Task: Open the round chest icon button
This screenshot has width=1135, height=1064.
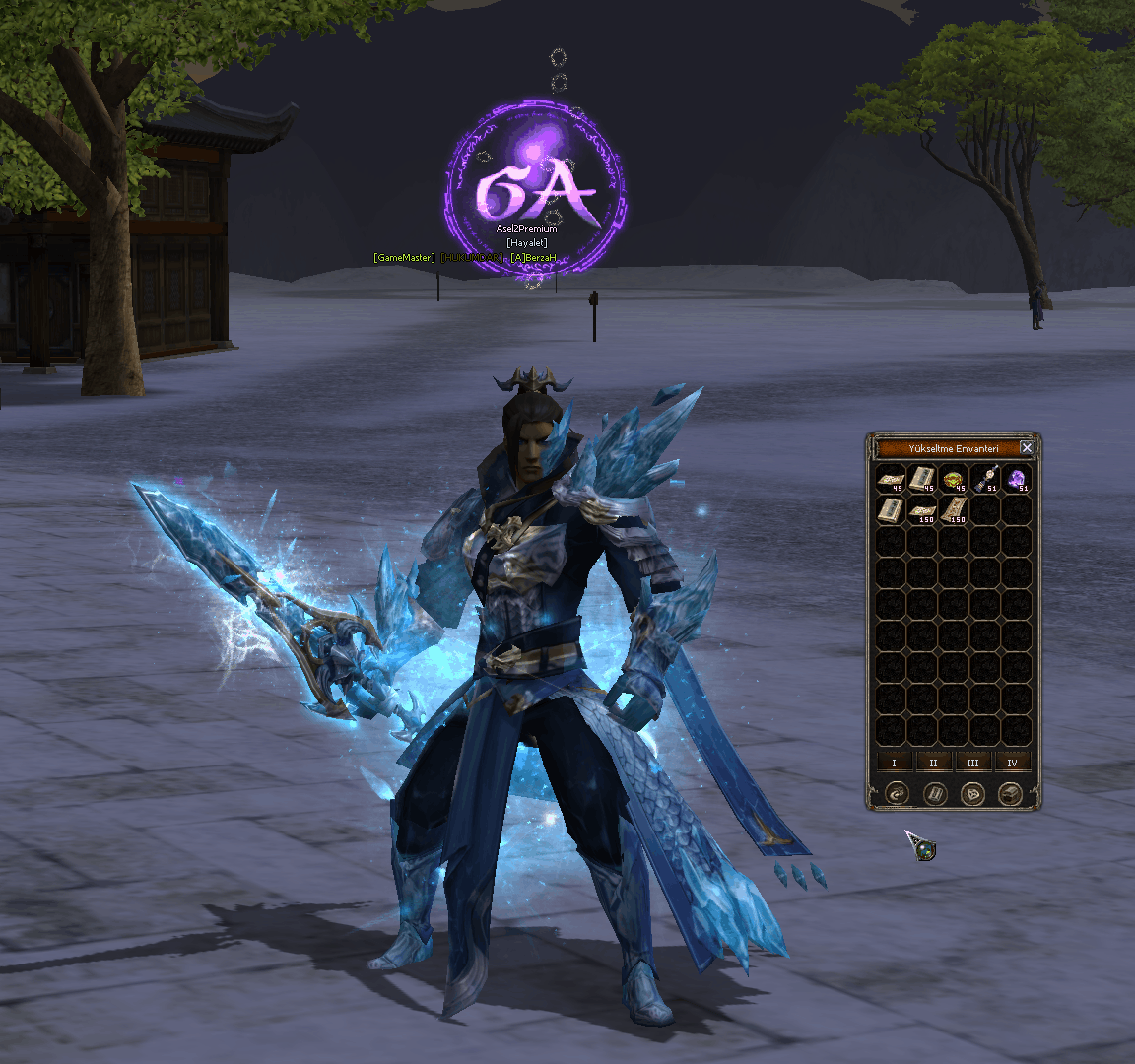Action: coord(1010,793)
